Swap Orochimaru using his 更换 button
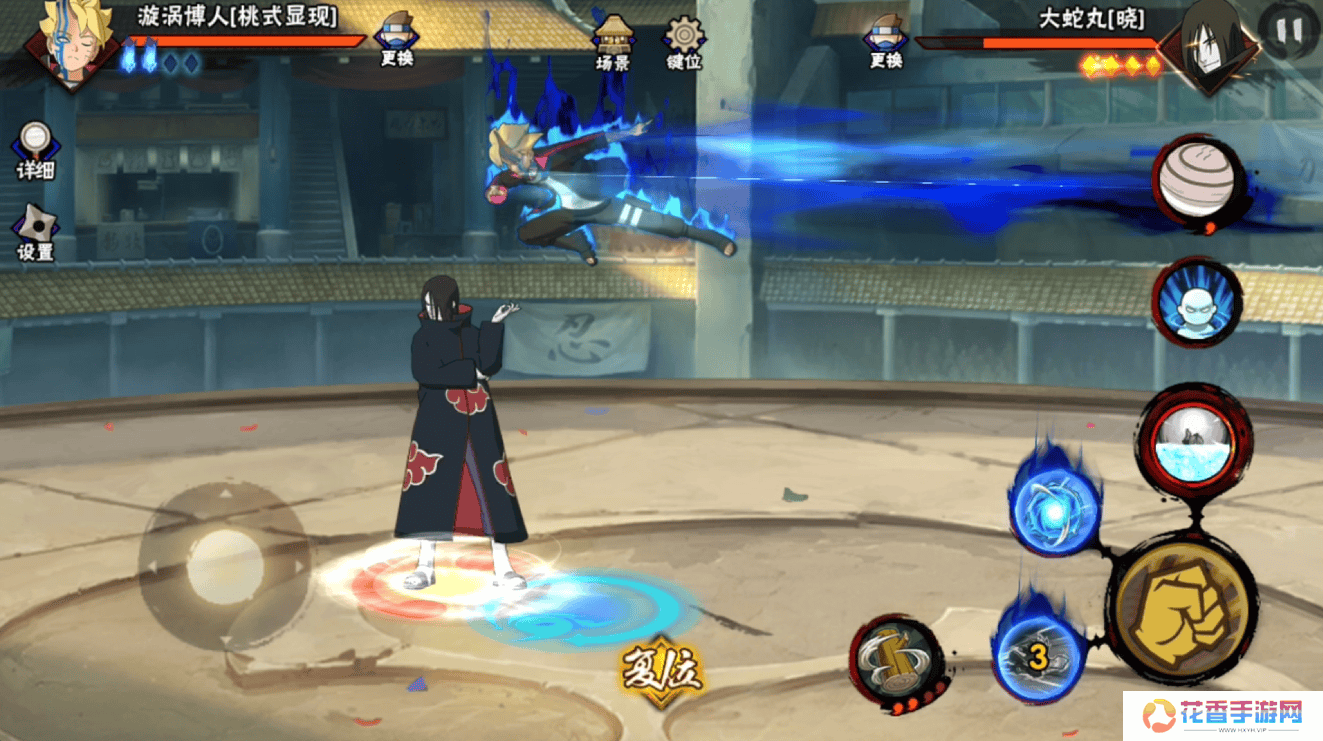Screen dimensions: 1323x741 tap(886, 40)
